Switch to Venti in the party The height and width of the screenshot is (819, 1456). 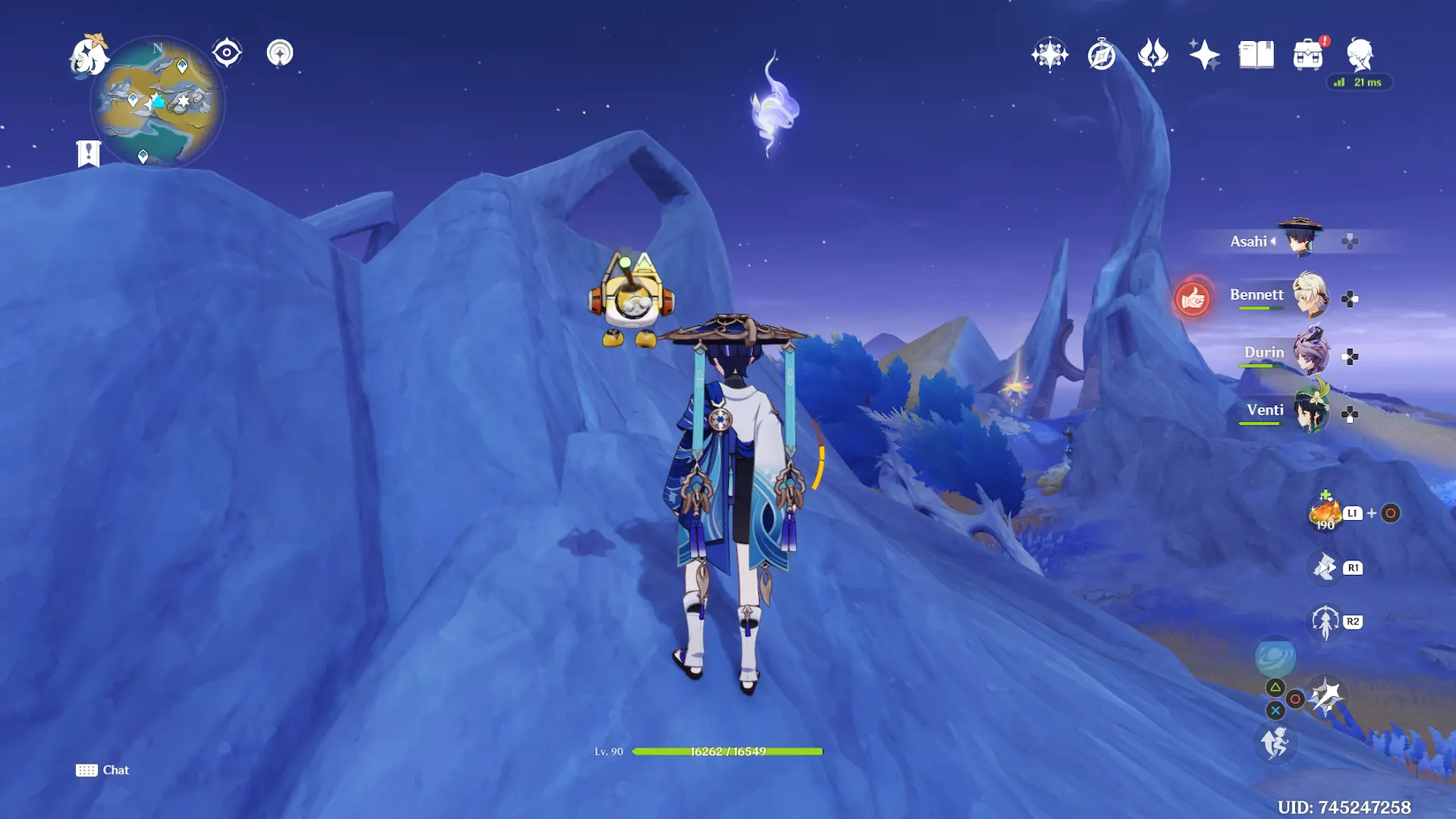pos(1310,411)
